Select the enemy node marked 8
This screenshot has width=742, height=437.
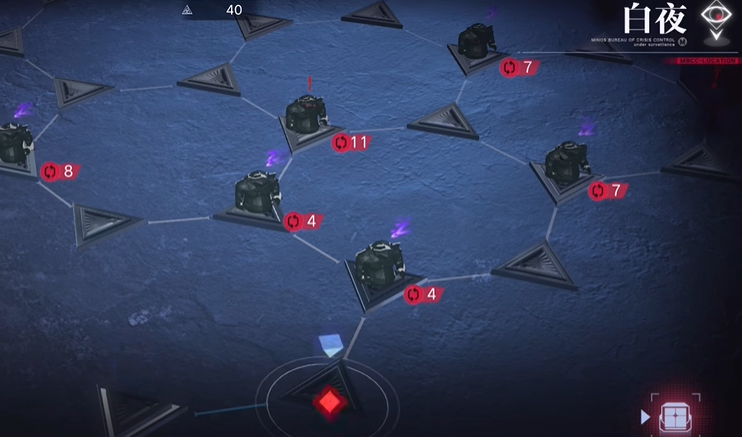[x=14, y=148]
